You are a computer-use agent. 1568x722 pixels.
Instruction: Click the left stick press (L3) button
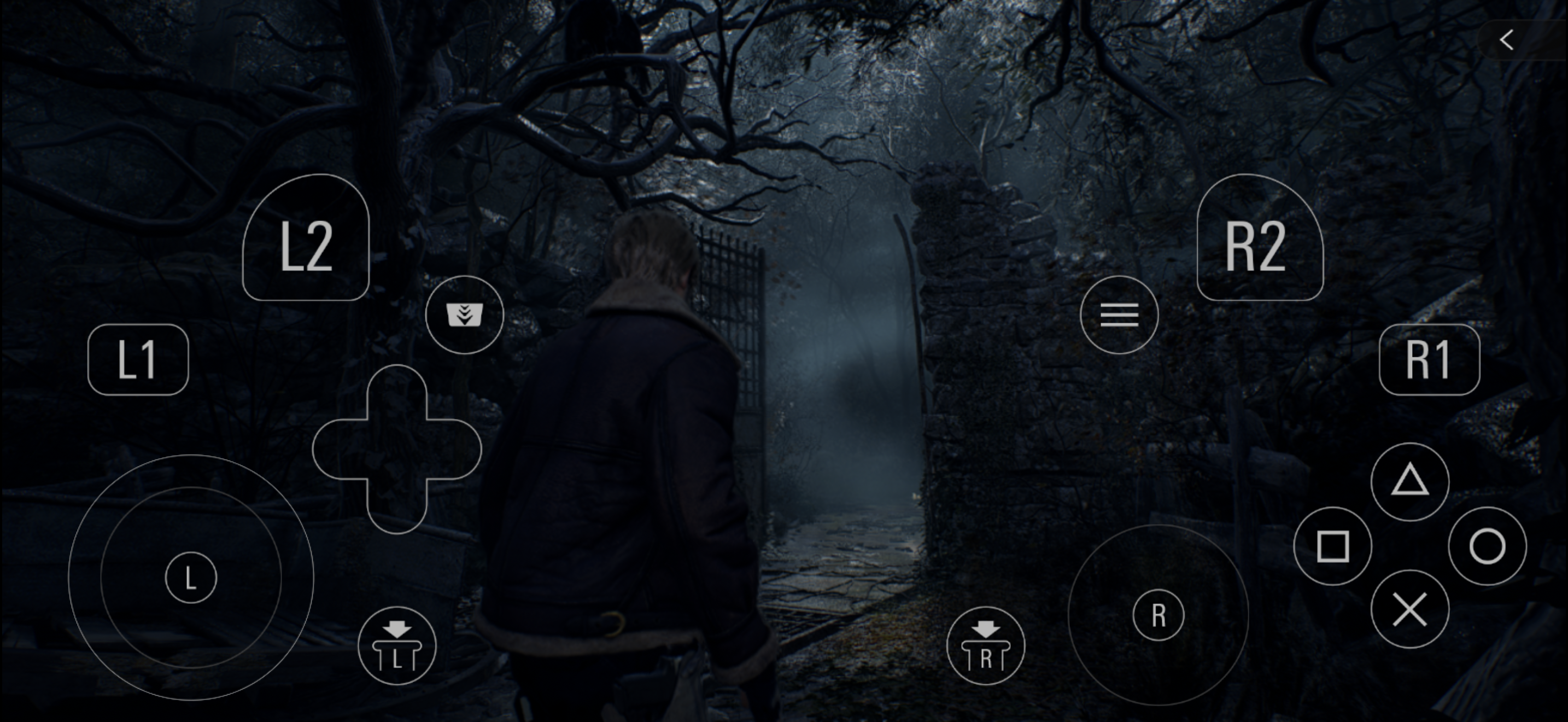click(x=397, y=646)
